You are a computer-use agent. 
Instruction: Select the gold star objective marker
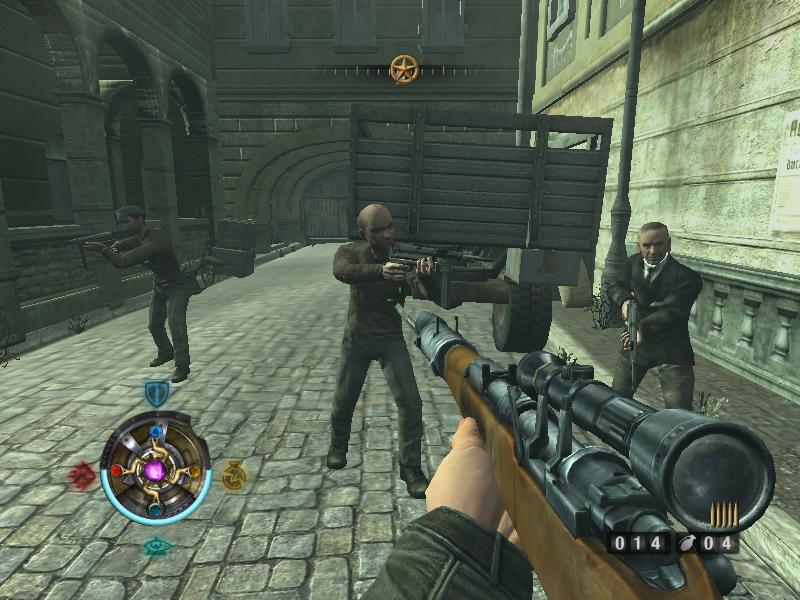[403, 69]
